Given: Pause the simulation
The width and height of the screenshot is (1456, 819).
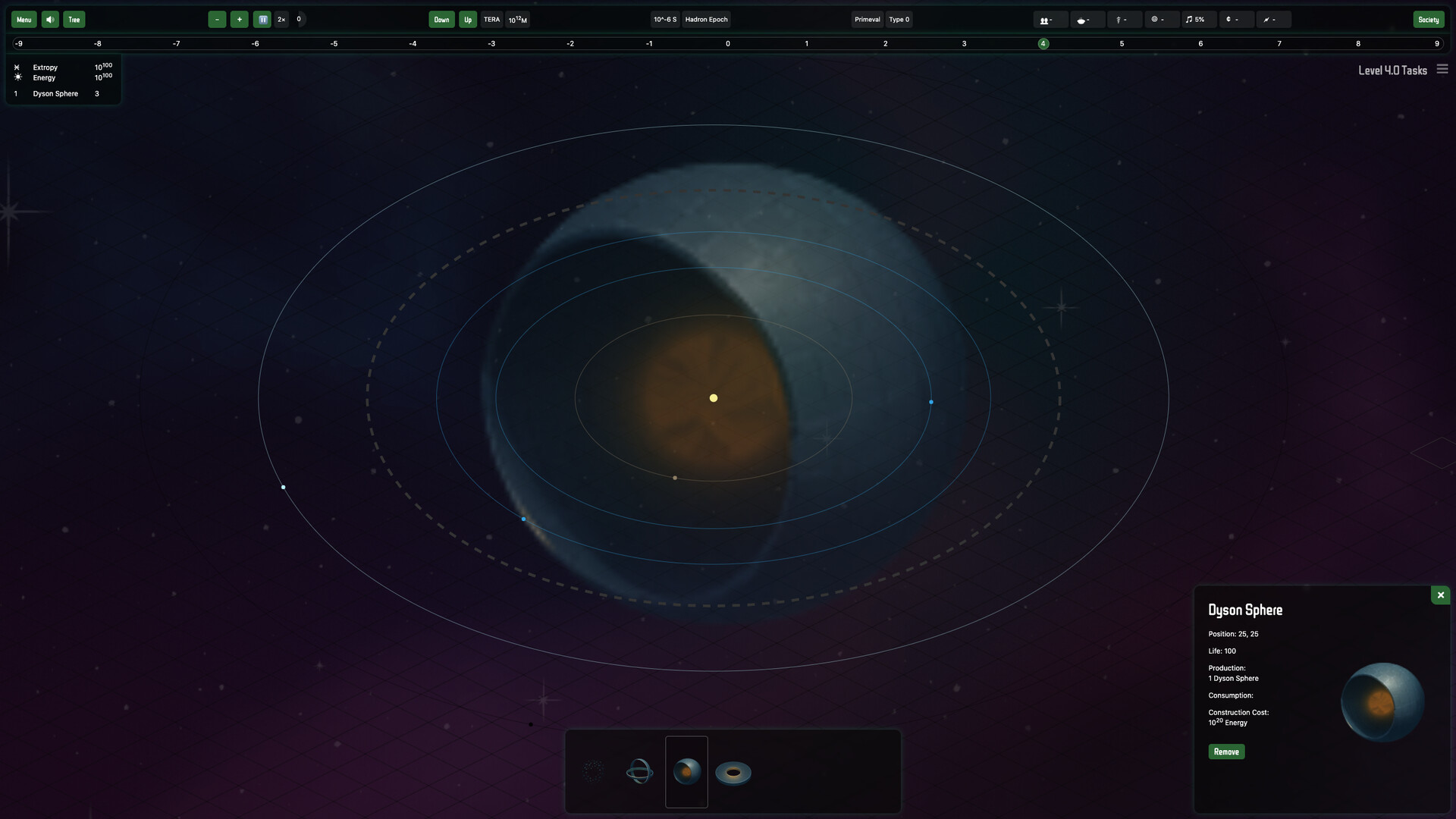Looking at the screenshot, I should tap(262, 20).
